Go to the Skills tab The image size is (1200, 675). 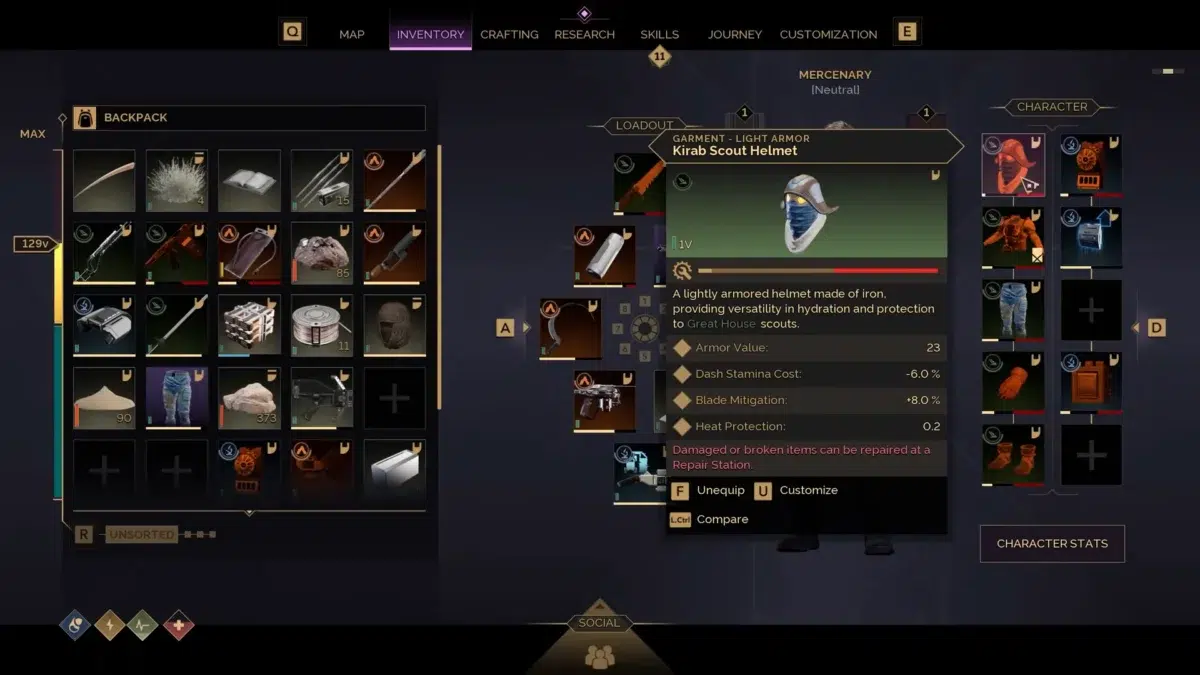pyautogui.click(x=660, y=34)
